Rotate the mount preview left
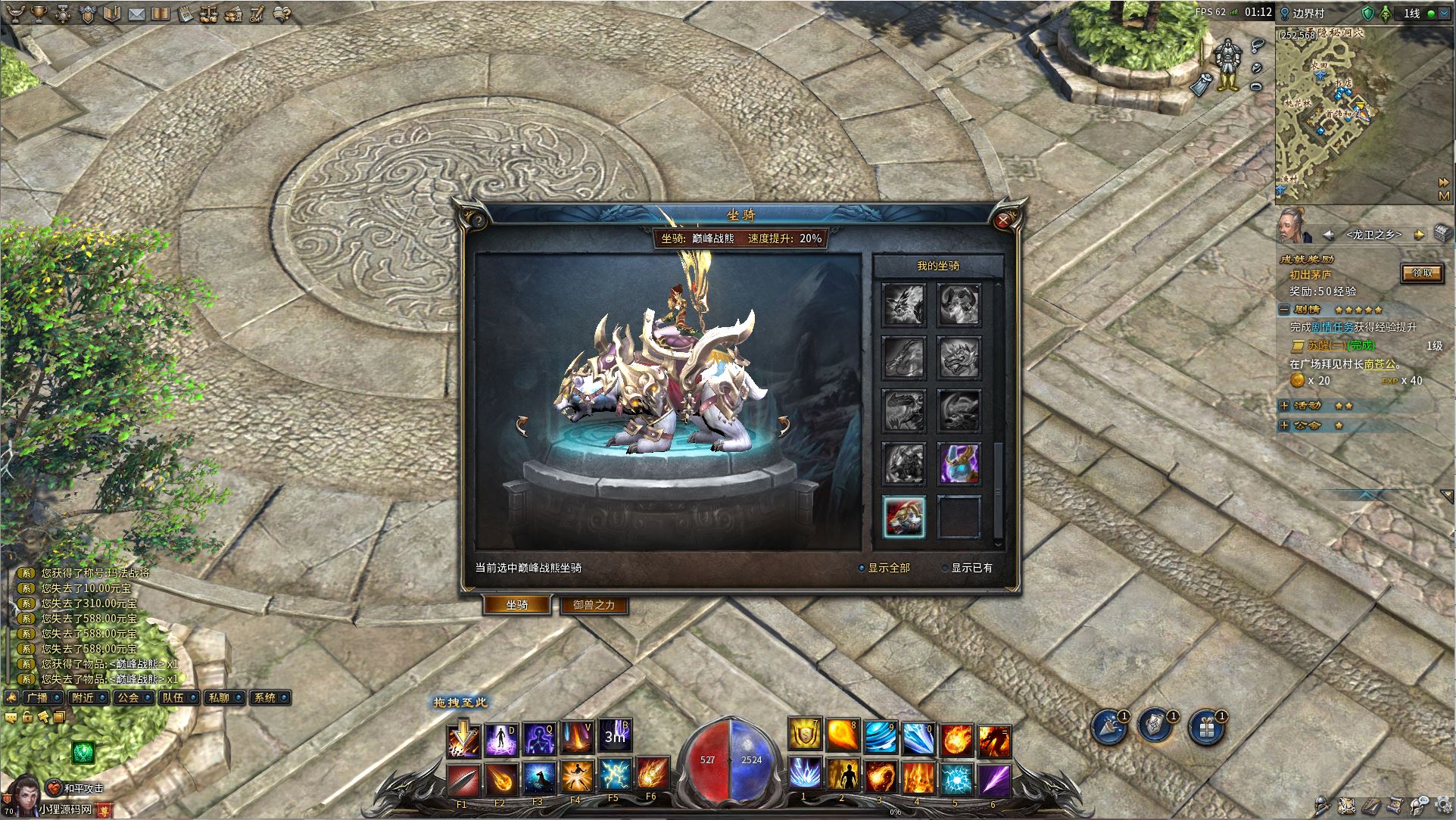 [x=522, y=426]
